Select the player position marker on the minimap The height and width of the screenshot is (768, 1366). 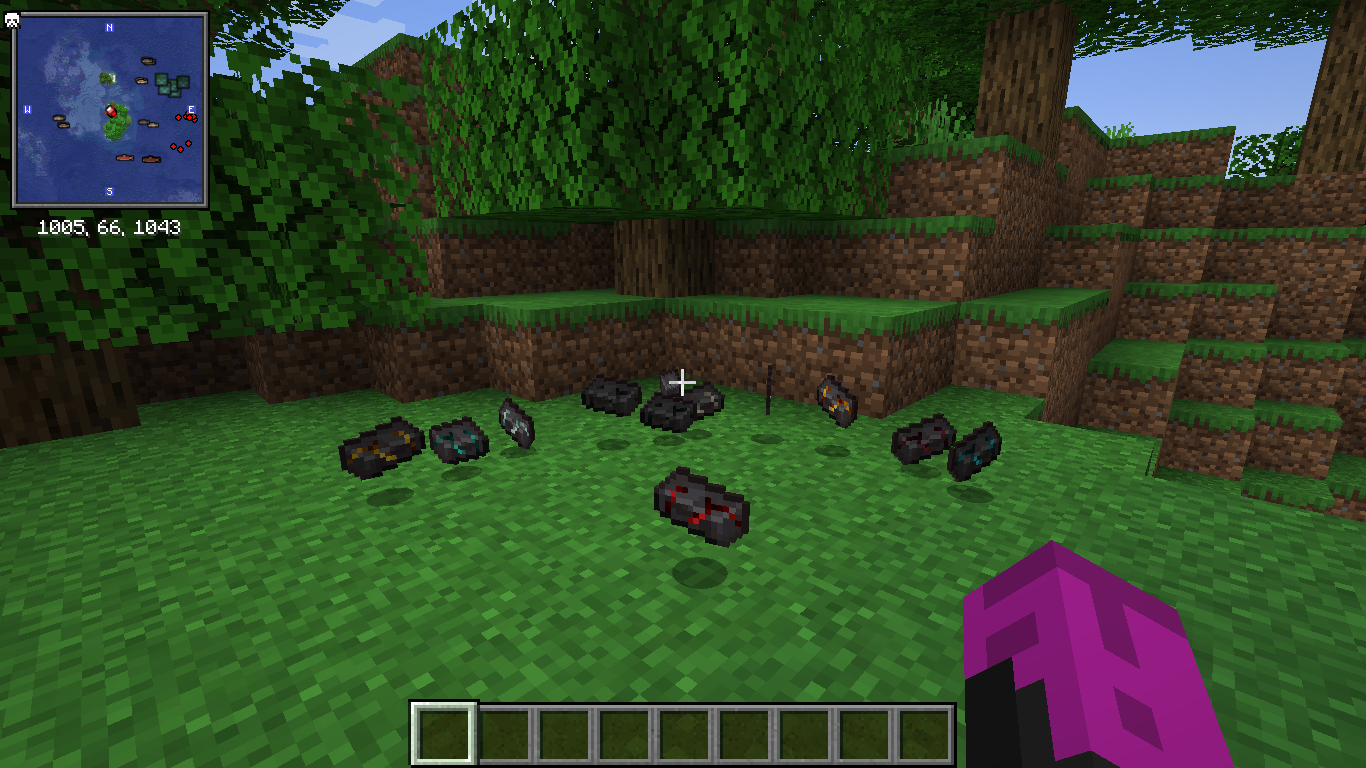[112, 111]
